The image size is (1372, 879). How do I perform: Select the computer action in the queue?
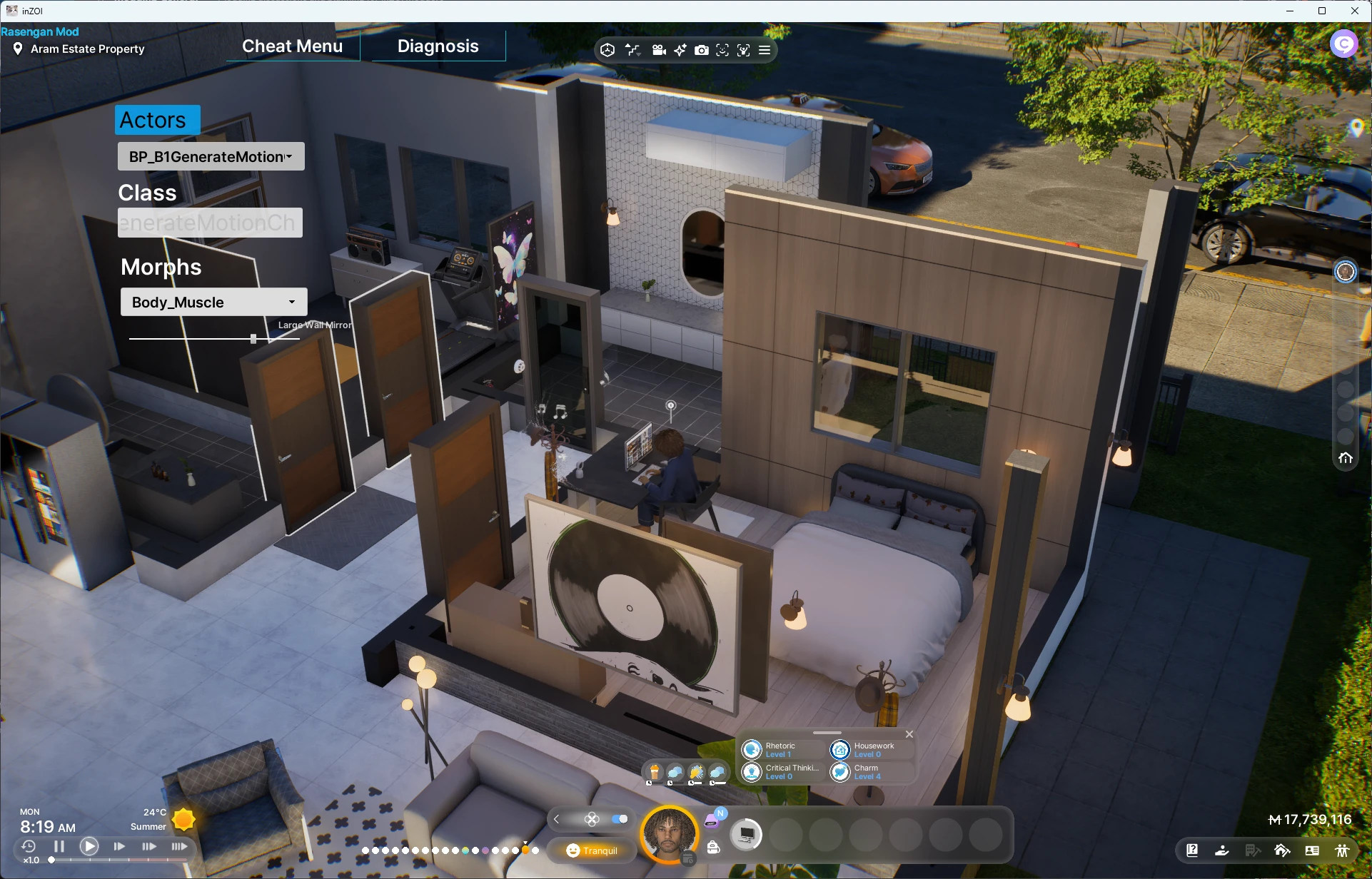point(746,834)
